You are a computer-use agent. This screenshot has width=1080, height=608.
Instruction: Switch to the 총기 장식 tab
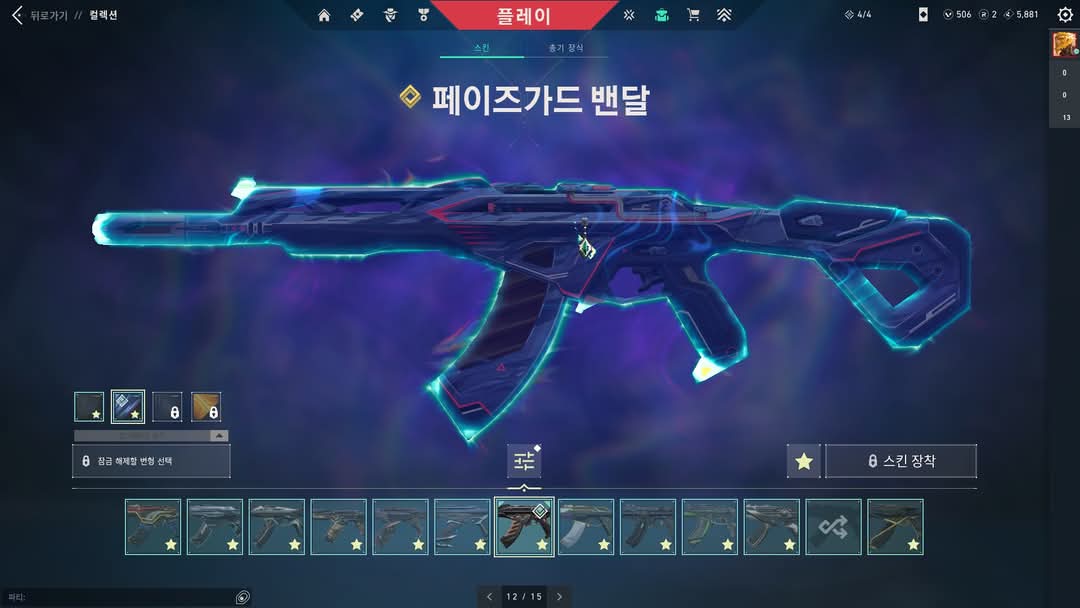566,48
